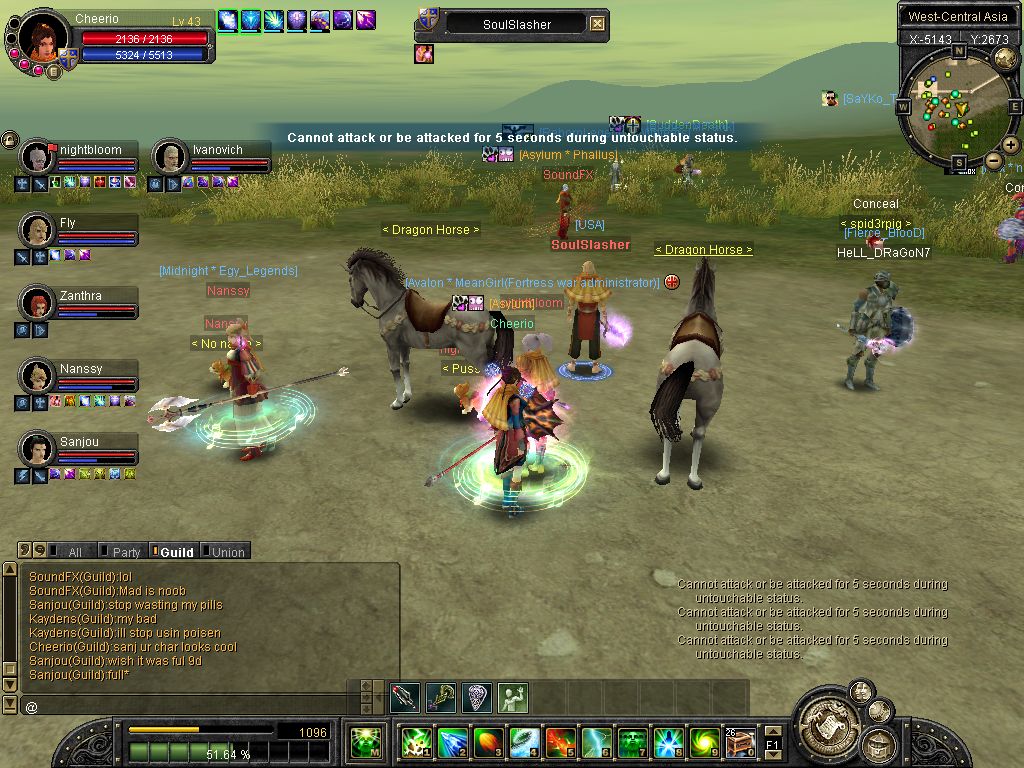Open the world map globe button
This screenshot has height=768, width=1024.
pos(1005,59)
